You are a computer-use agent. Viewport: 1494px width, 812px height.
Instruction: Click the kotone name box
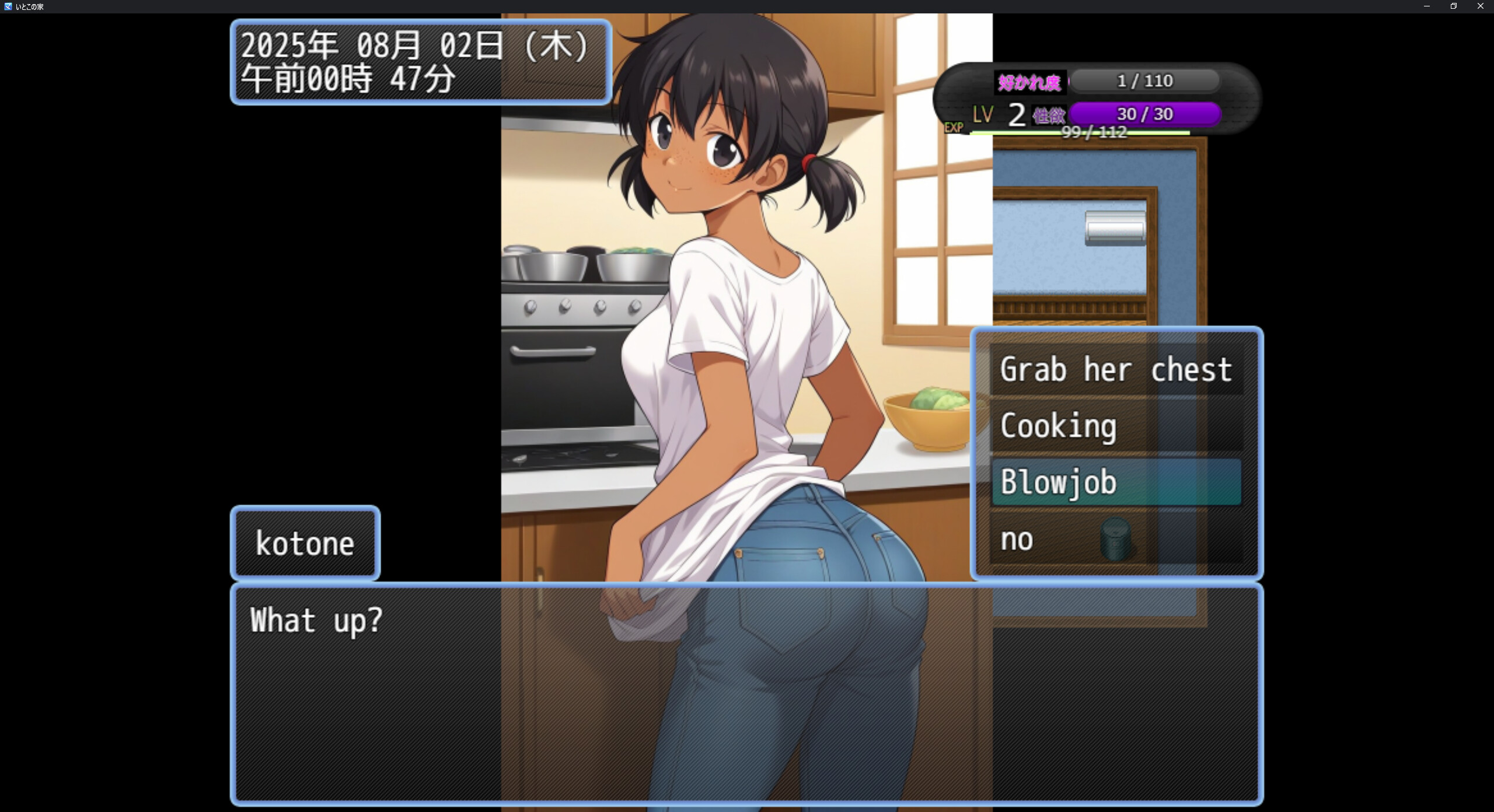click(305, 542)
